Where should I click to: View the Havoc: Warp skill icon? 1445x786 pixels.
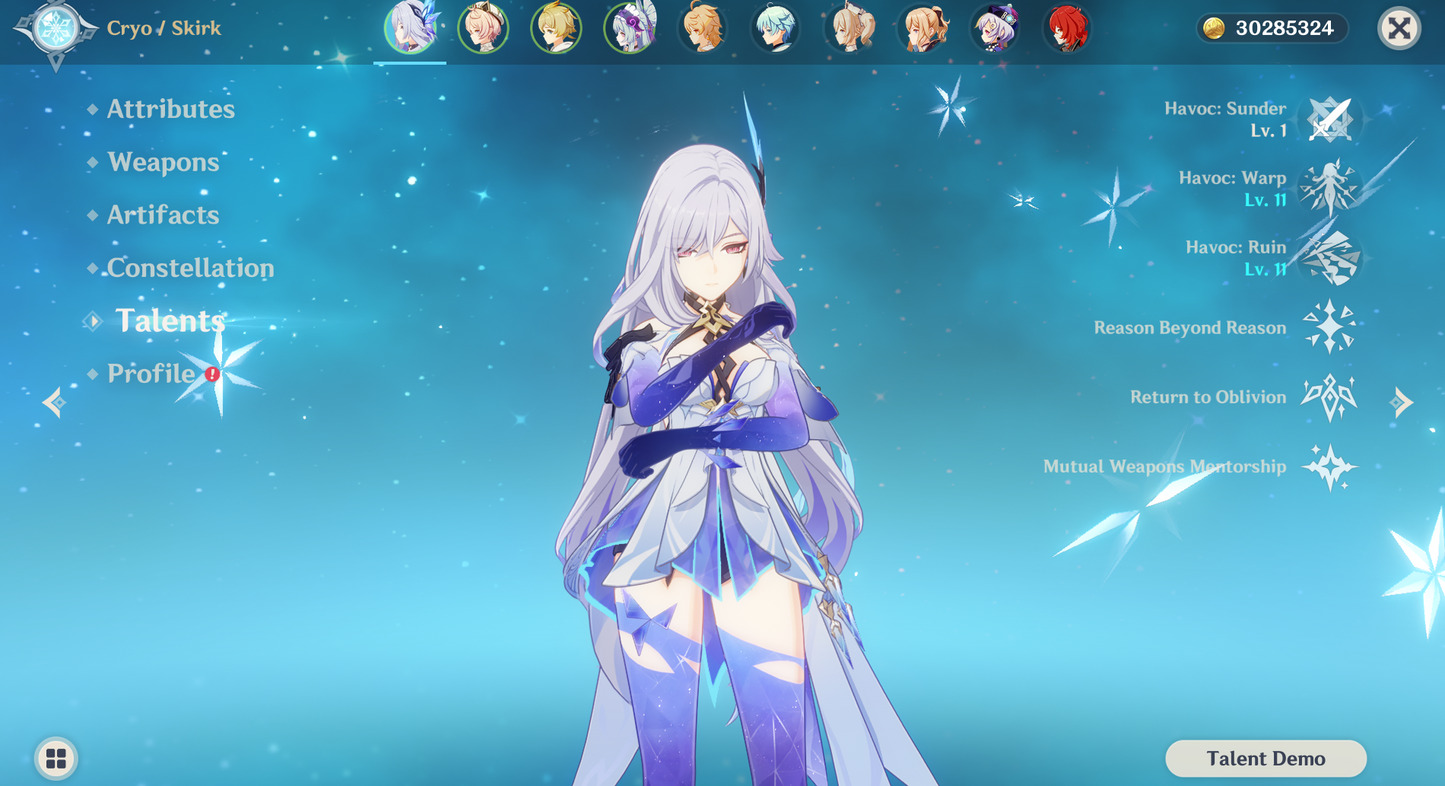point(1330,187)
